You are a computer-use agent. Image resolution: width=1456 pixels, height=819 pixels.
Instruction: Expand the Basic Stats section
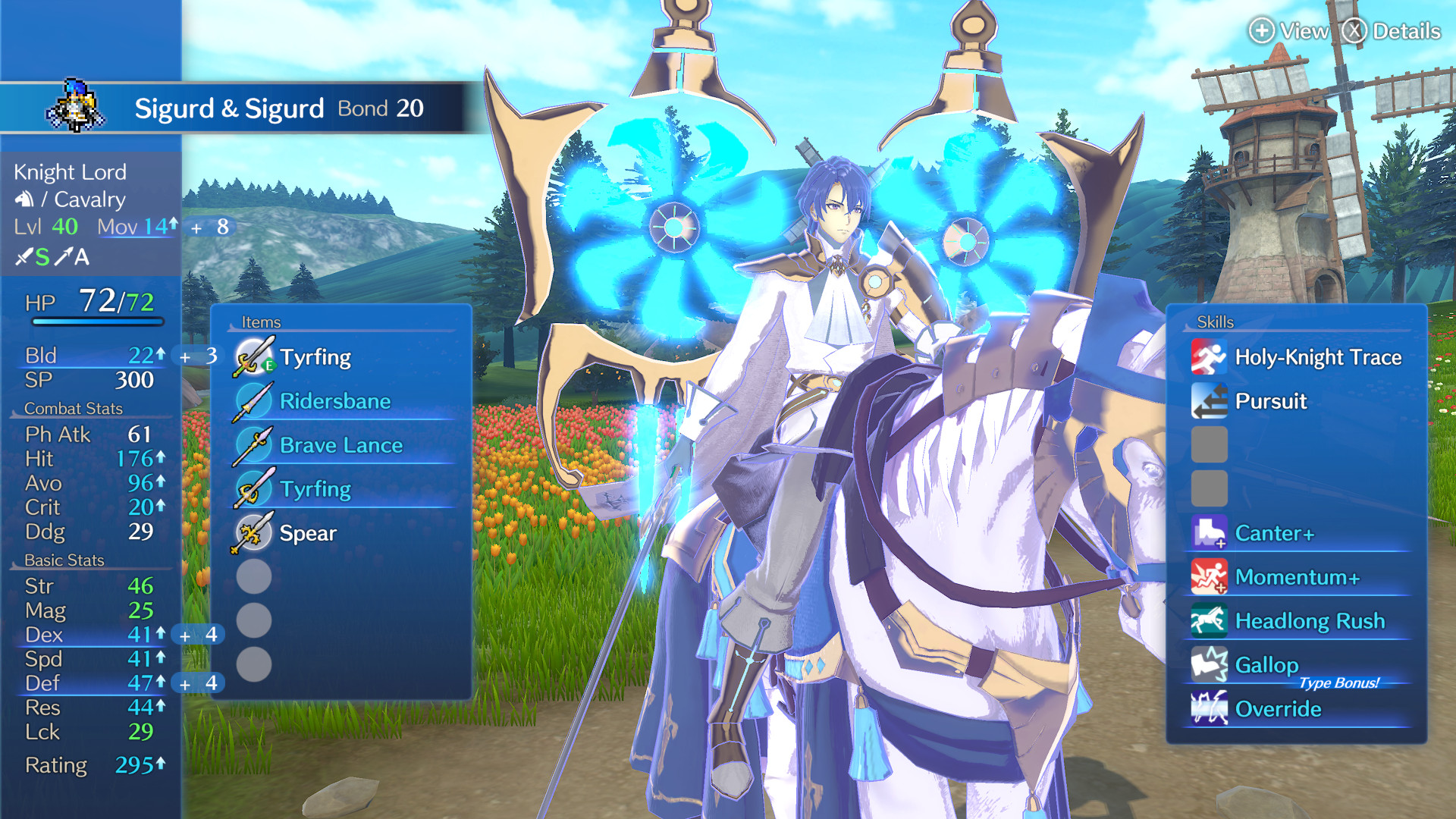coord(63,561)
